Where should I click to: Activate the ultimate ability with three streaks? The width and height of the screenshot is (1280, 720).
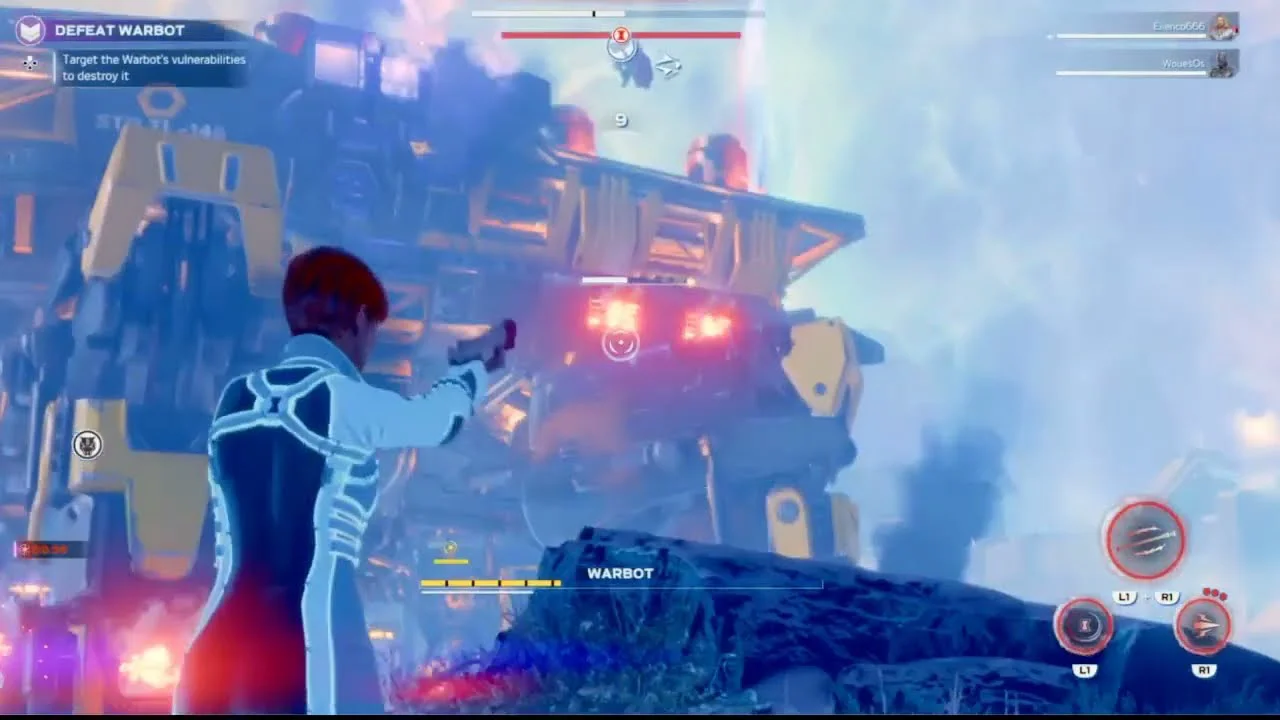click(x=1145, y=539)
